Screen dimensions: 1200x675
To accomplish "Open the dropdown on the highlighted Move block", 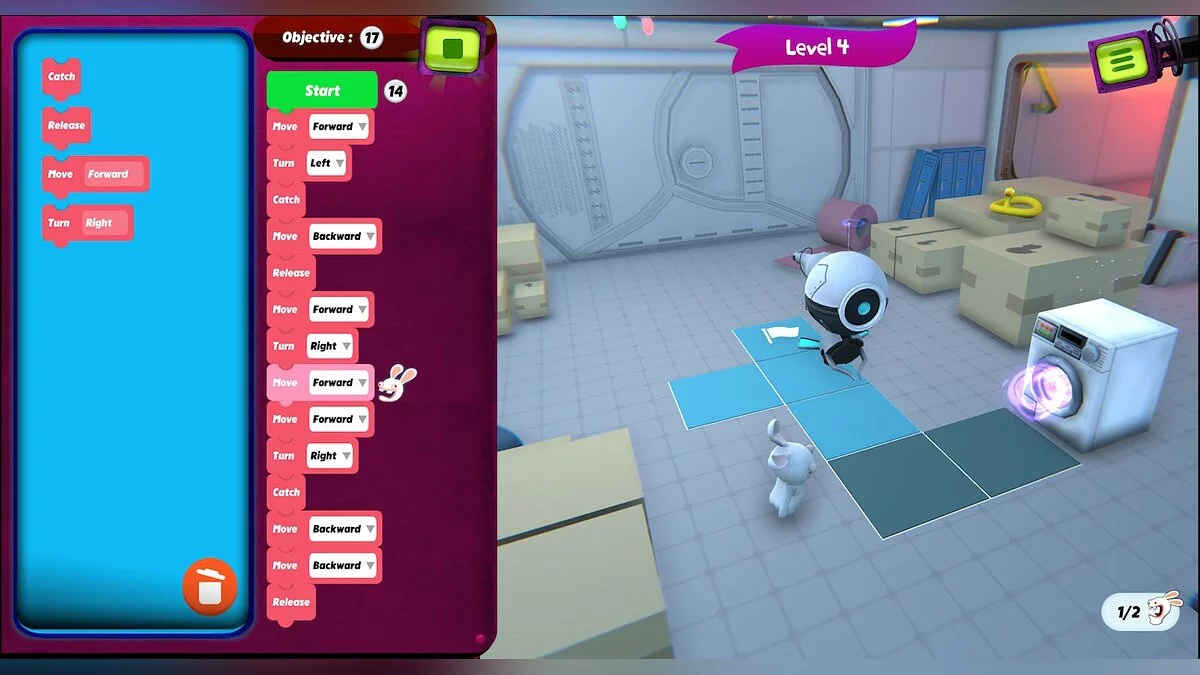I will (x=340, y=383).
